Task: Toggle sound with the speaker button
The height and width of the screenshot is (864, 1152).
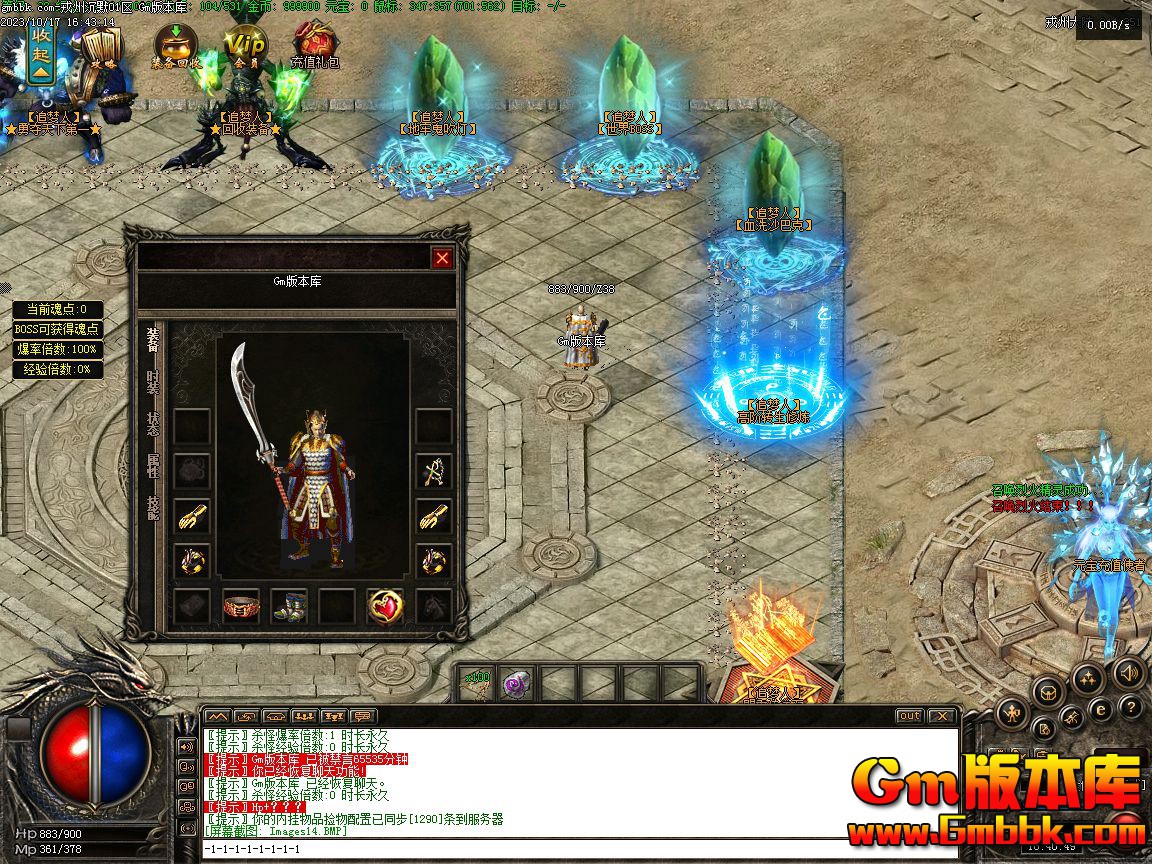Action: click(x=1129, y=672)
